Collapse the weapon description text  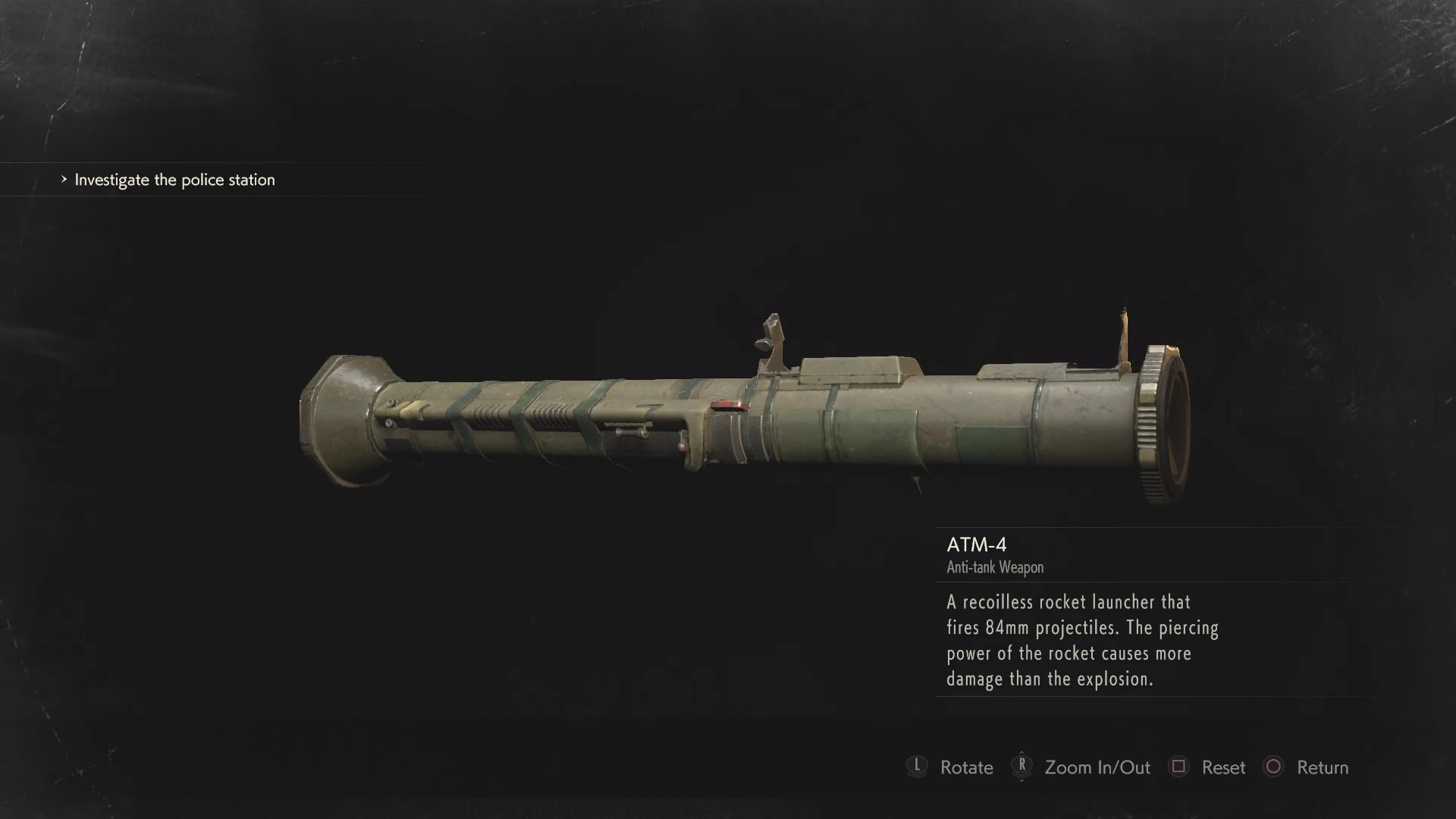point(1081,641)
